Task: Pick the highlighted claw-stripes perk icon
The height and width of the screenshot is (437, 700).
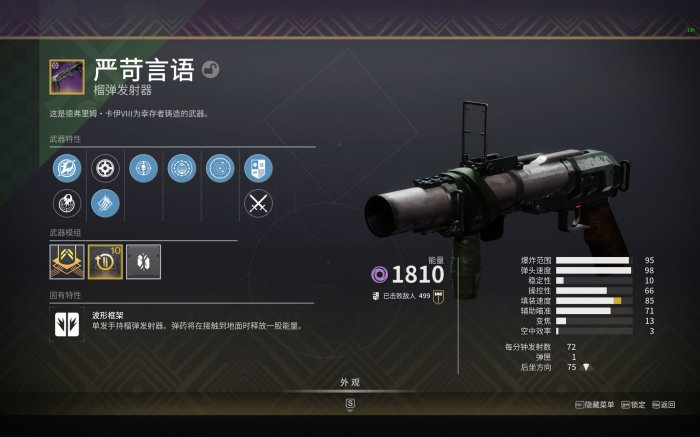Action: click(105, 204)
